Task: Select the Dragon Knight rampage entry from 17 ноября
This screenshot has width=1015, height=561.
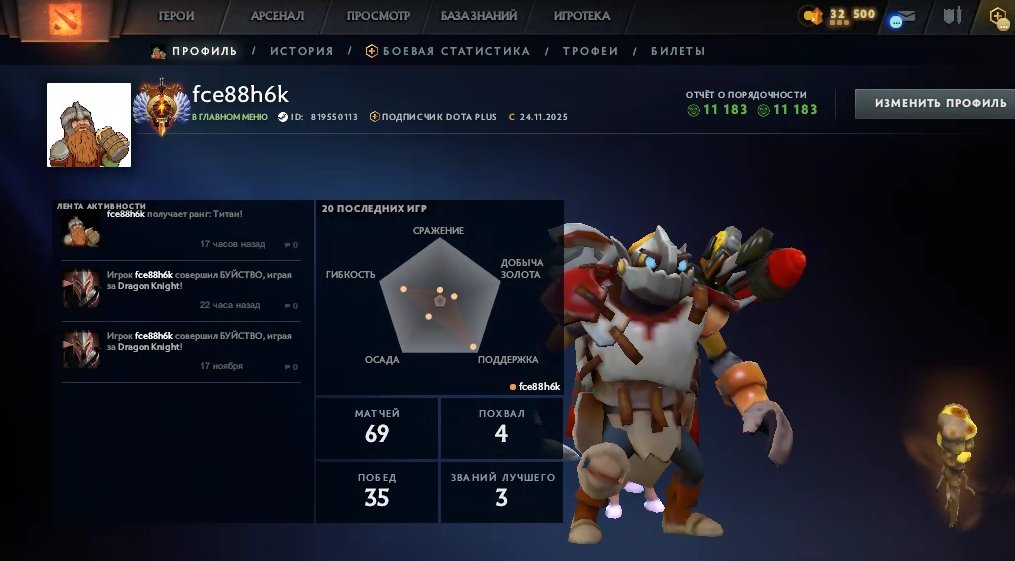Action: [x=180, y=350]
